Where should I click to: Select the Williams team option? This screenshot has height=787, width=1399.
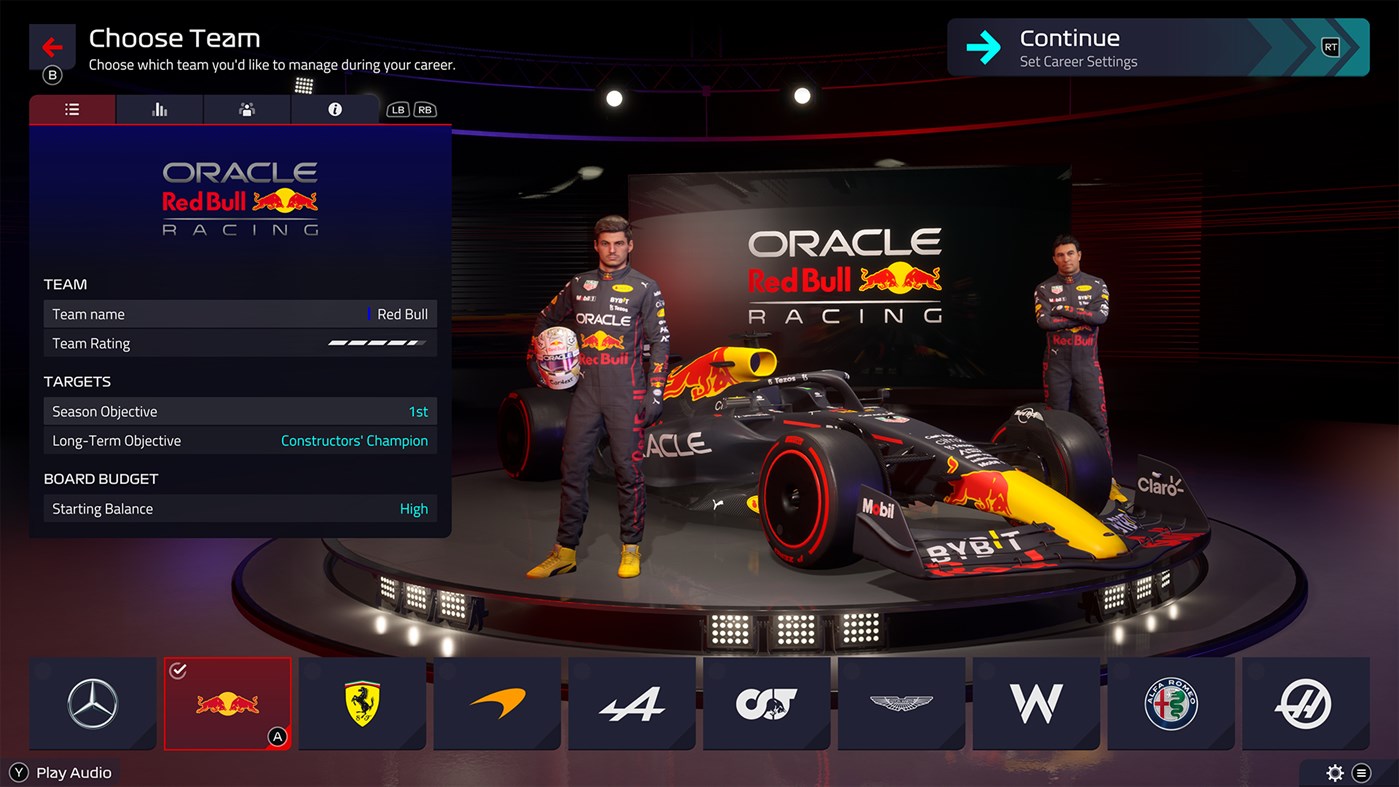(x=1036, y=703)
